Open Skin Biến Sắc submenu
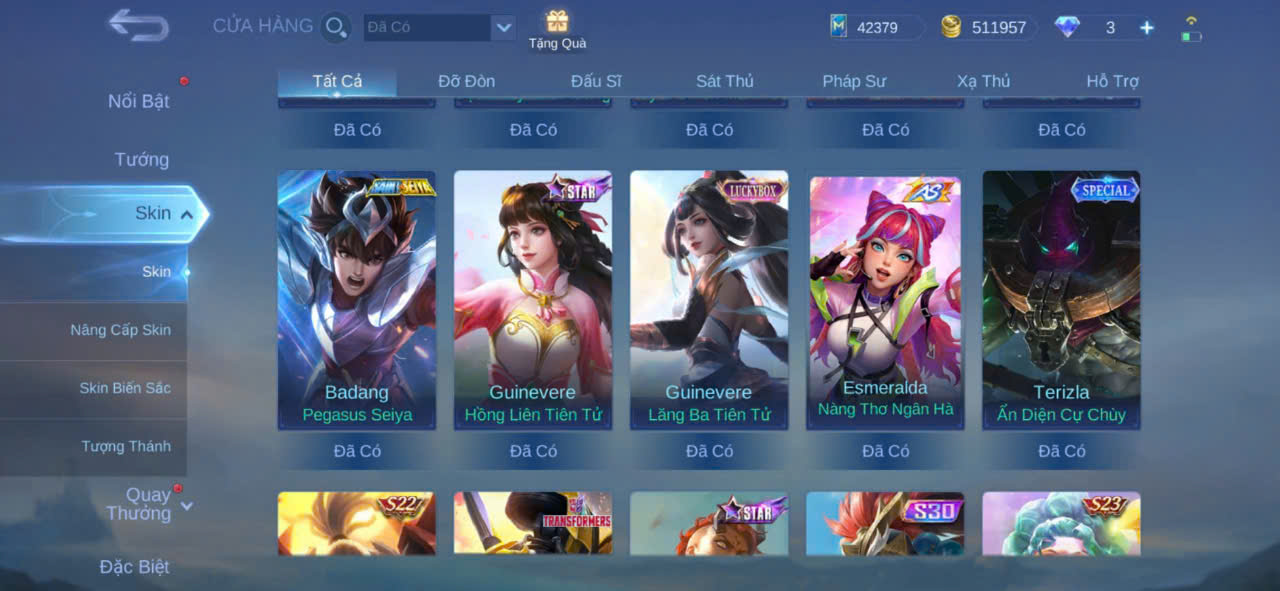The height and width of the screenshot is (591, 1280). (x=125, y=388)
